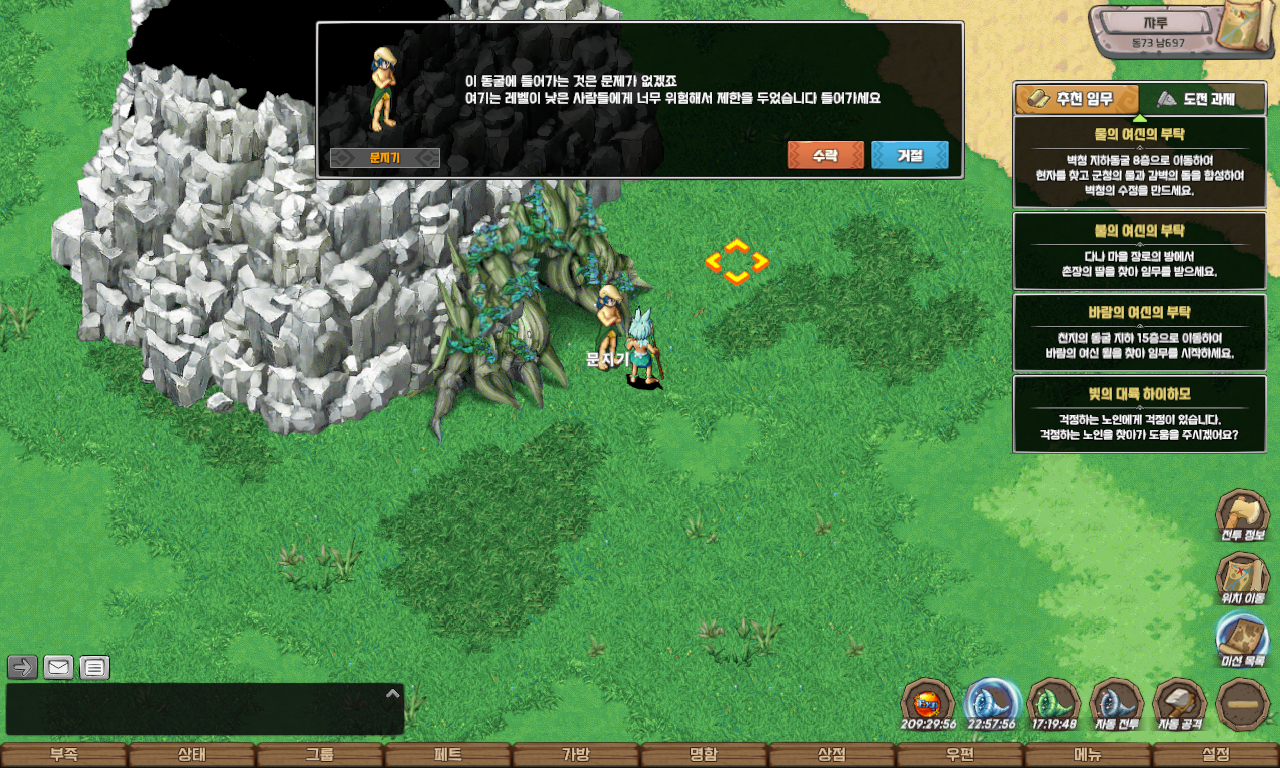This screenshot has height=768, width=1280.
Task: Open the 설정 settings menu
Action: point(1216,755)
